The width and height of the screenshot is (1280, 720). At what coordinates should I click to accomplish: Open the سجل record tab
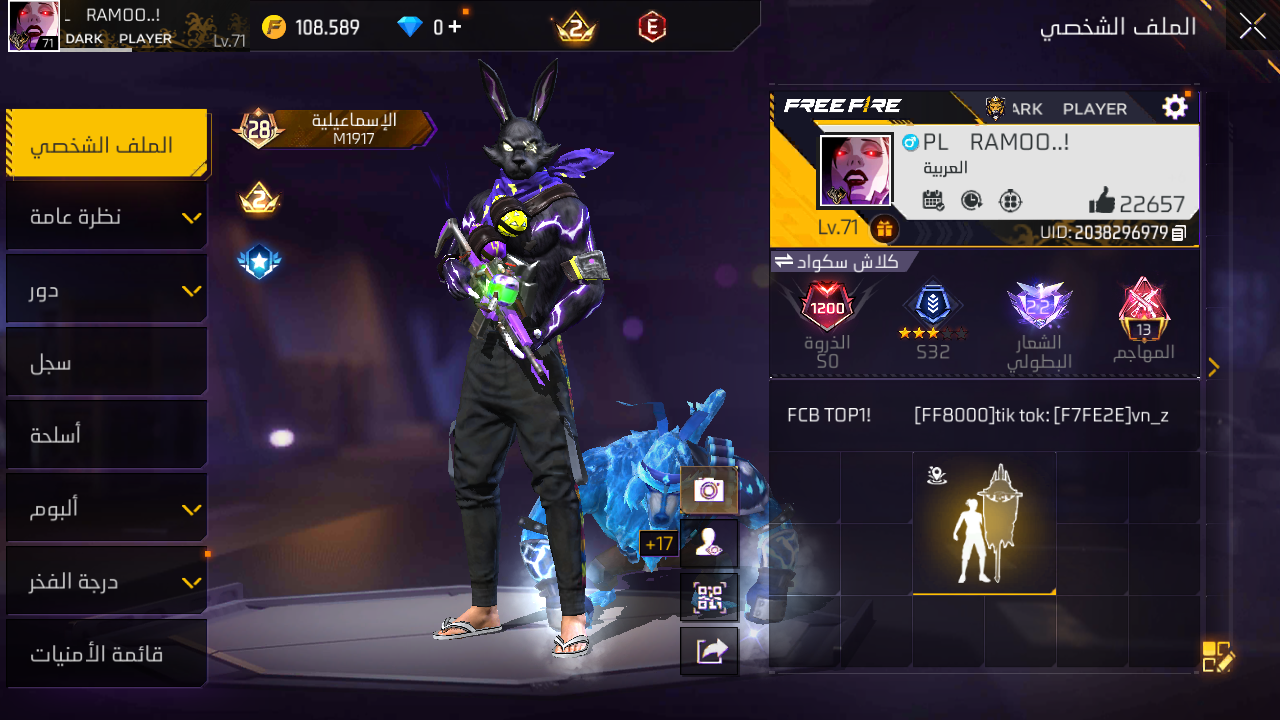pos(106,363)
